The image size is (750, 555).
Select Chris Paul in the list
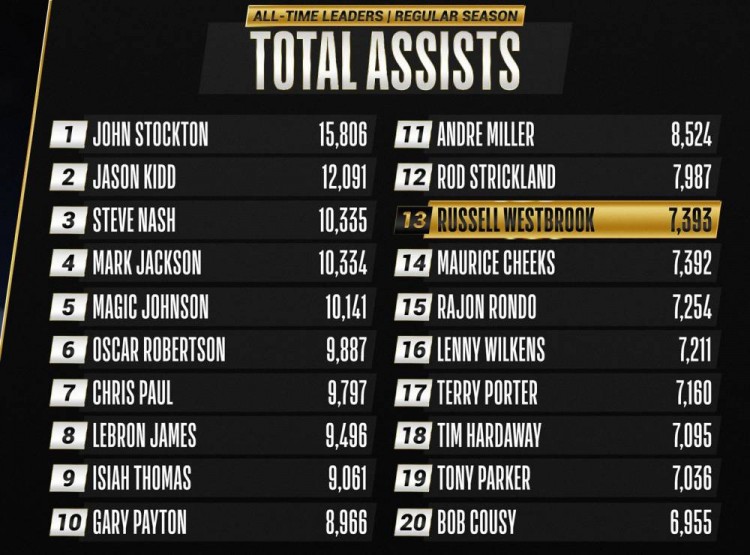click(x=210, y=392)
